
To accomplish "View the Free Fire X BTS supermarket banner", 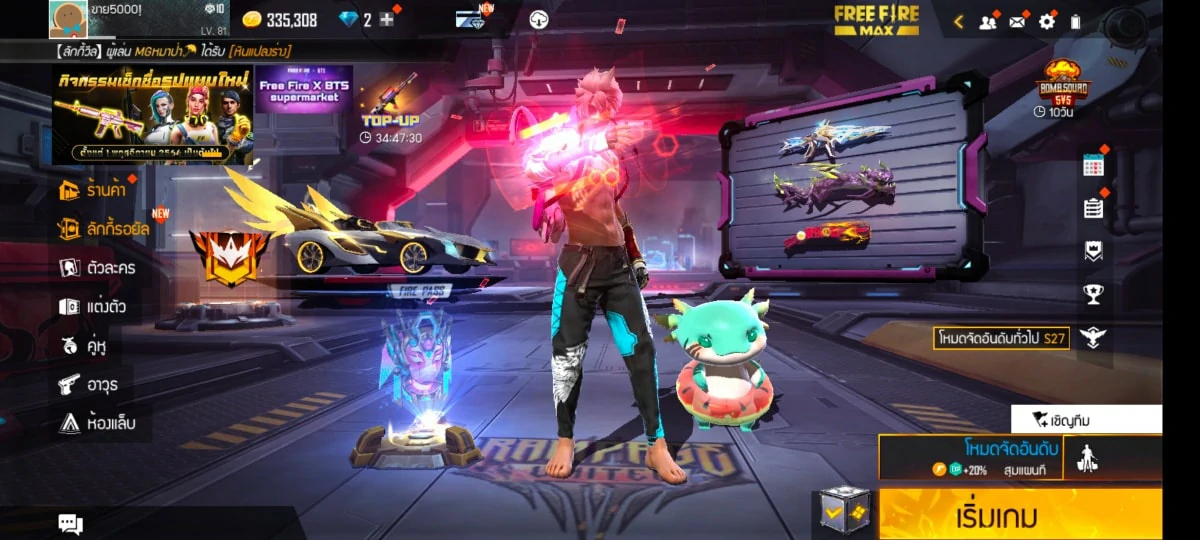I will tap(305, 92).
